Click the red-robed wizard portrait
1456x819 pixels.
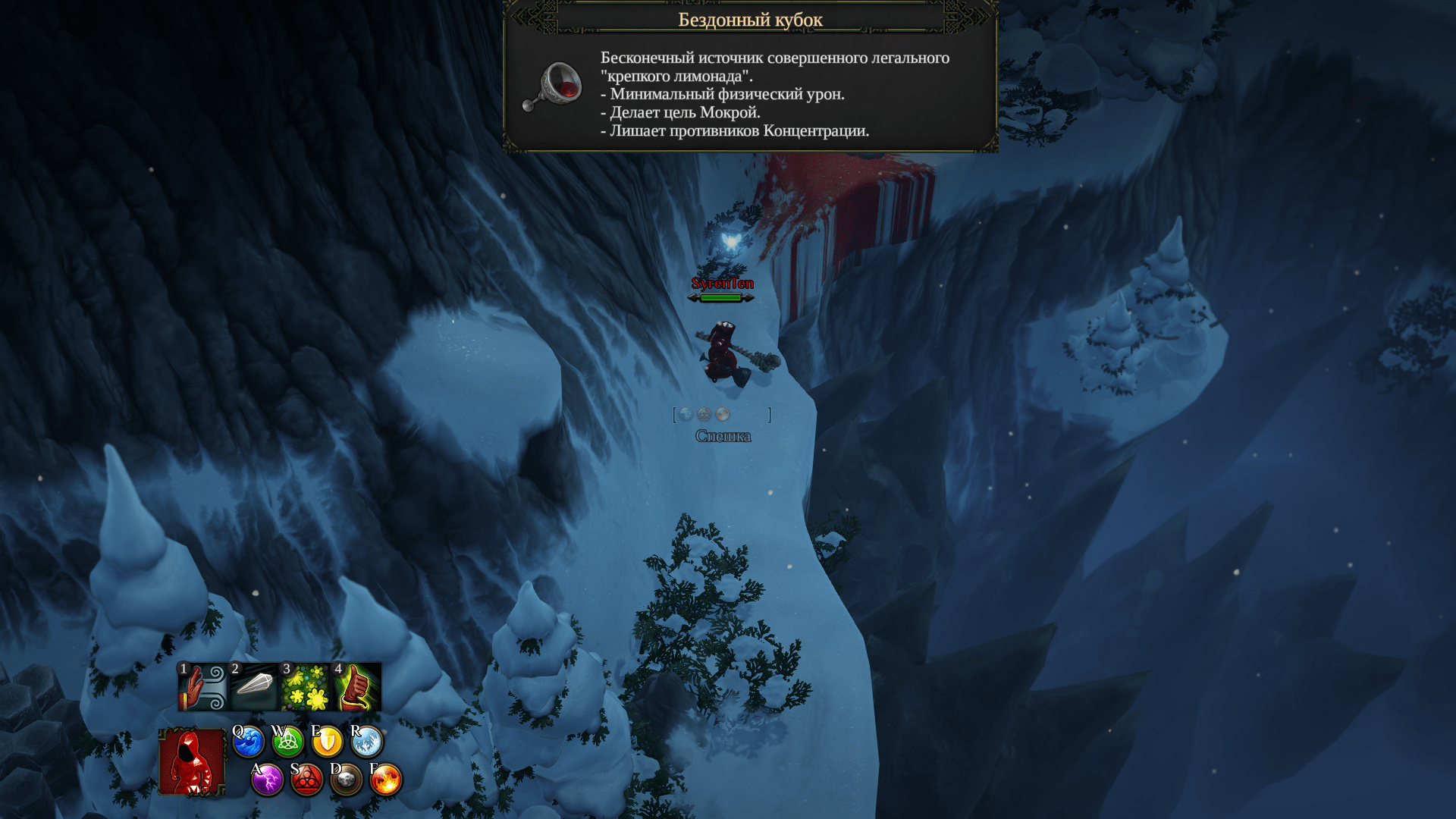pos(192,761)
